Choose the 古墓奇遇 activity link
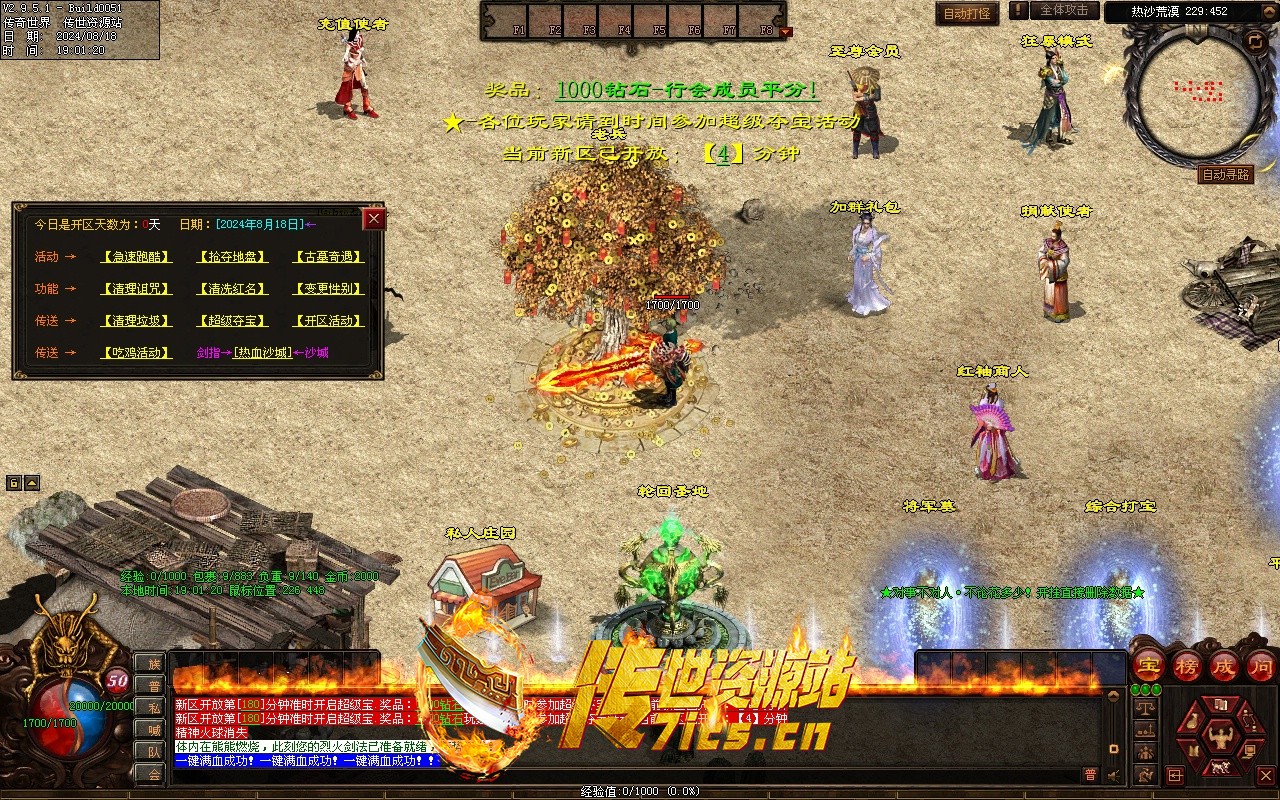 click(328, 257)
